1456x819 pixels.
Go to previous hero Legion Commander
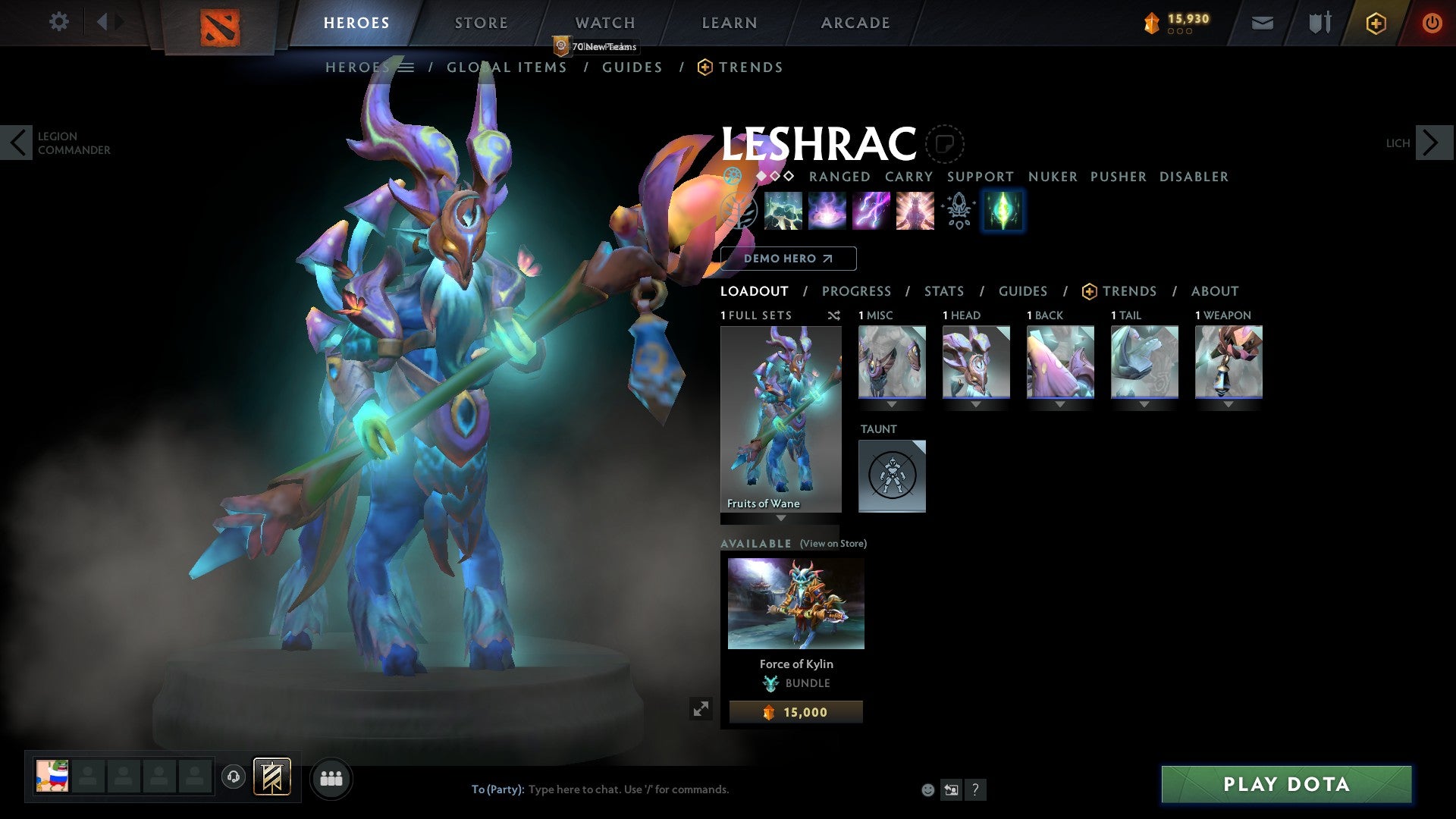[x=18, y=143]
